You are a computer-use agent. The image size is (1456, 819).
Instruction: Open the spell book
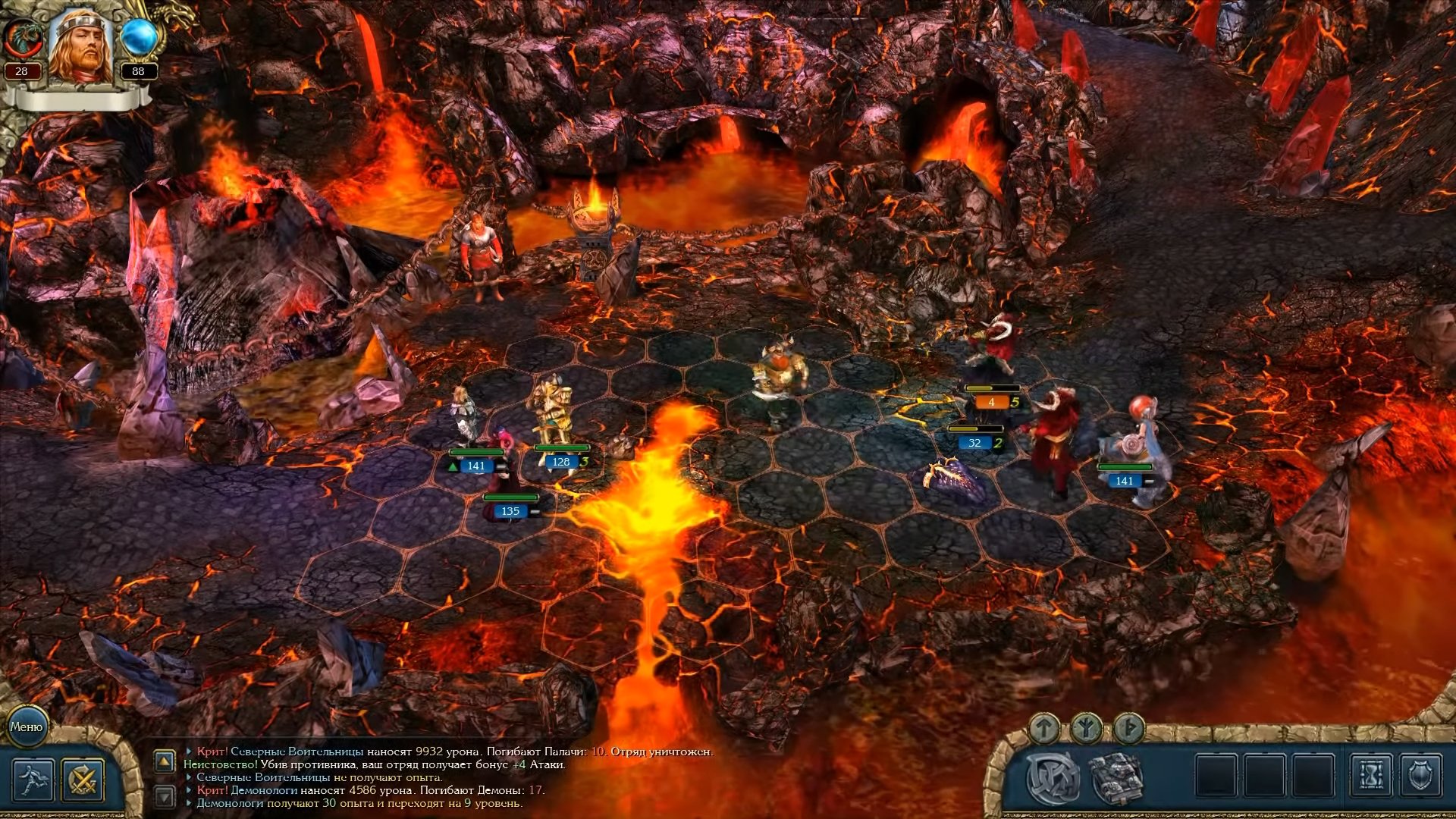pos(1116,777)
